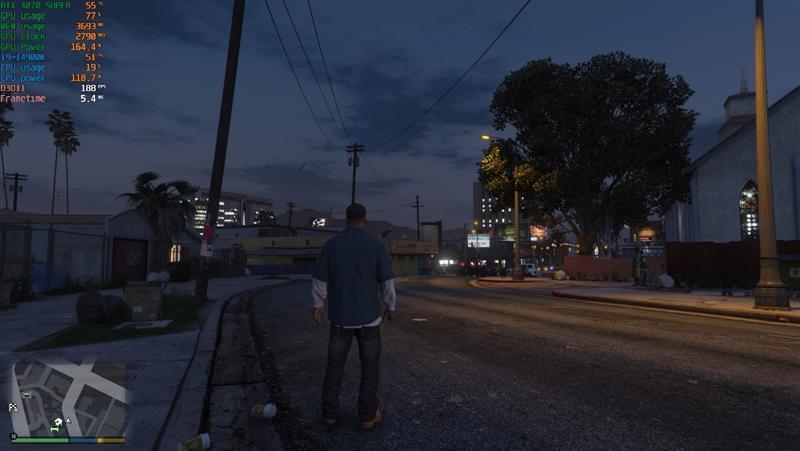
Task: Select the checkered flag marker on minimap
Action: pyautogui.click(x=13, y=407)
